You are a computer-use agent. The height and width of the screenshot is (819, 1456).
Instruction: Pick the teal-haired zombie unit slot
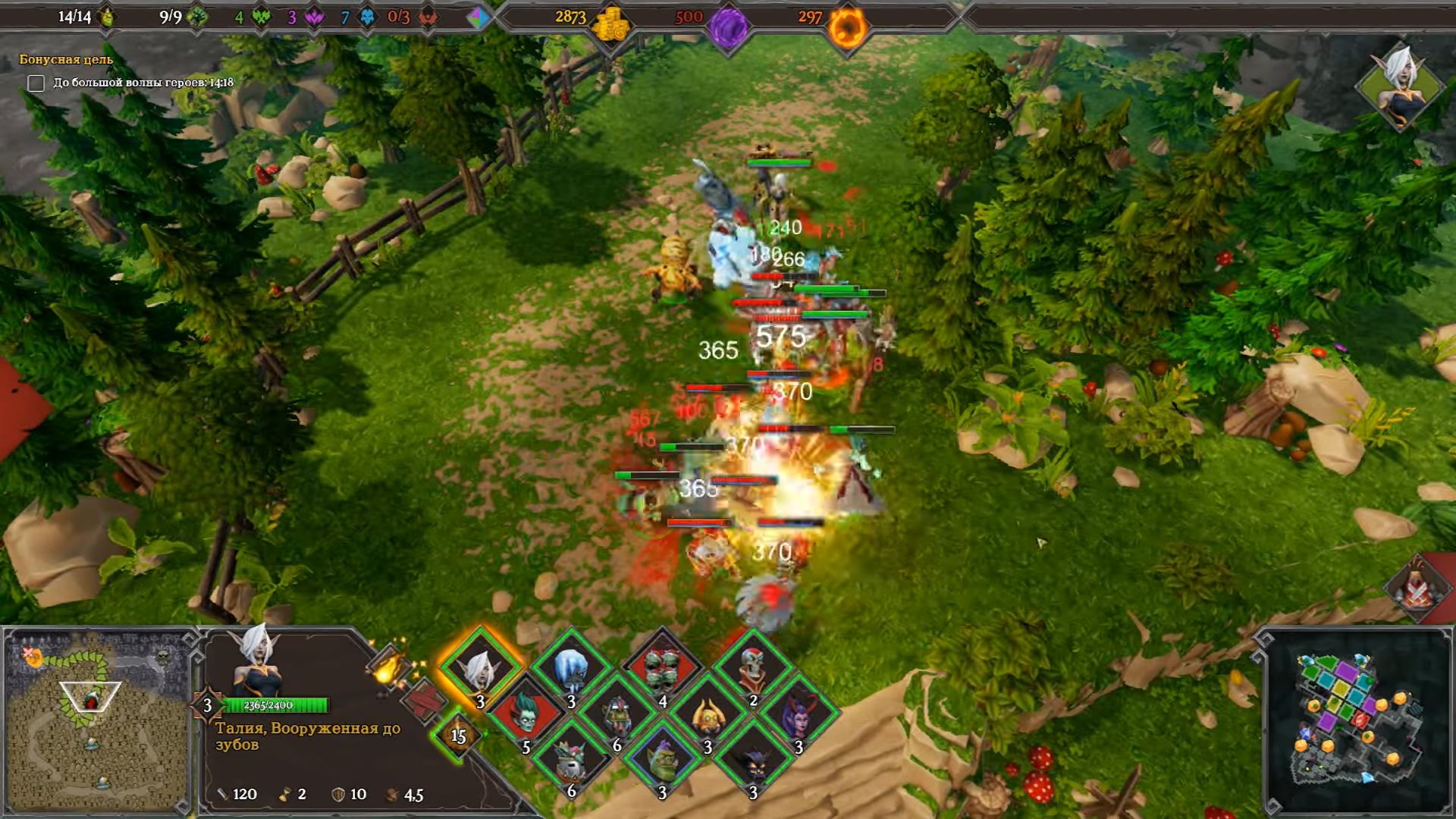point(526,715)
